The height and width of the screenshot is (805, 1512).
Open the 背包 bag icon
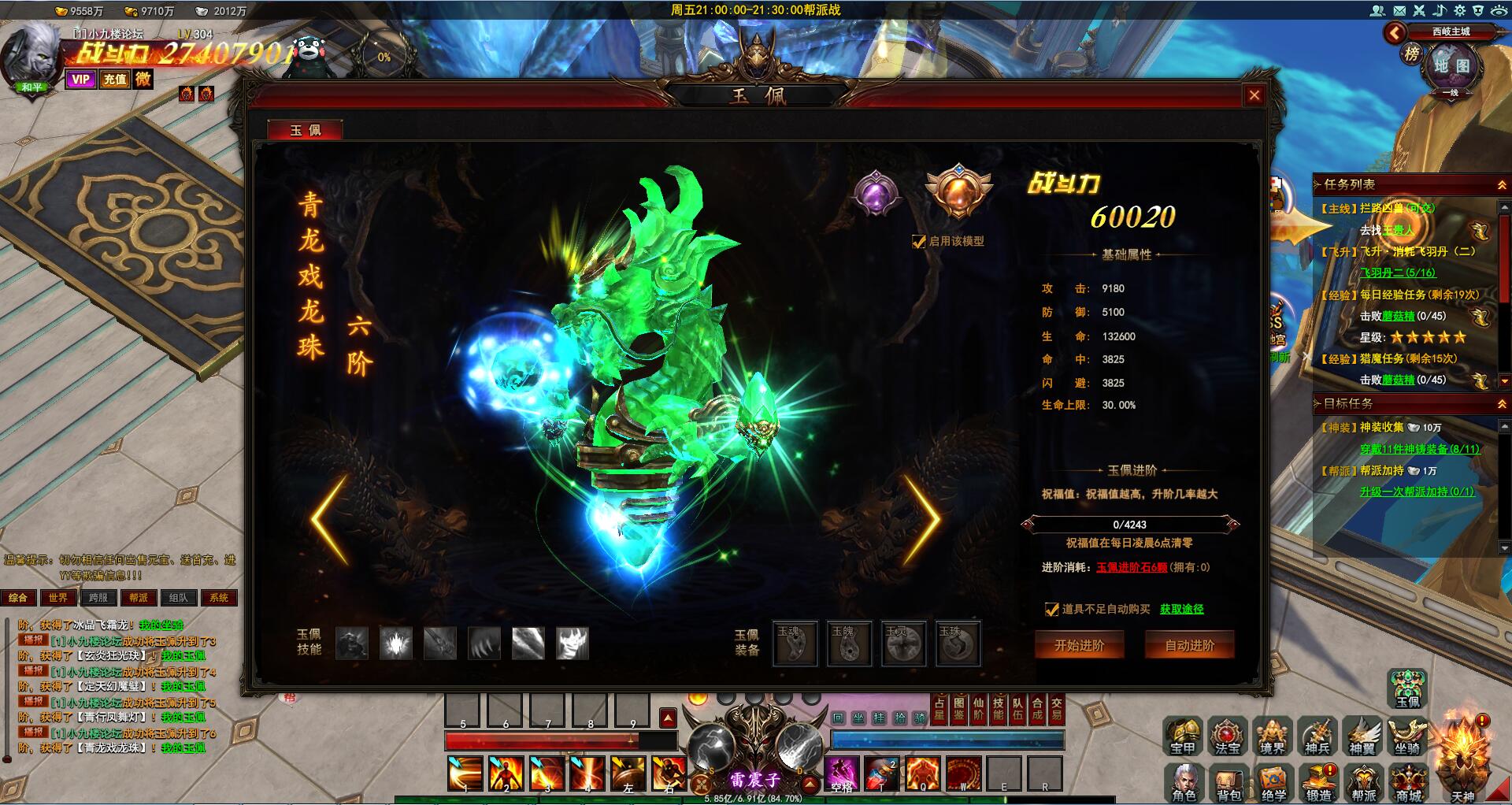coord(1228,783)
